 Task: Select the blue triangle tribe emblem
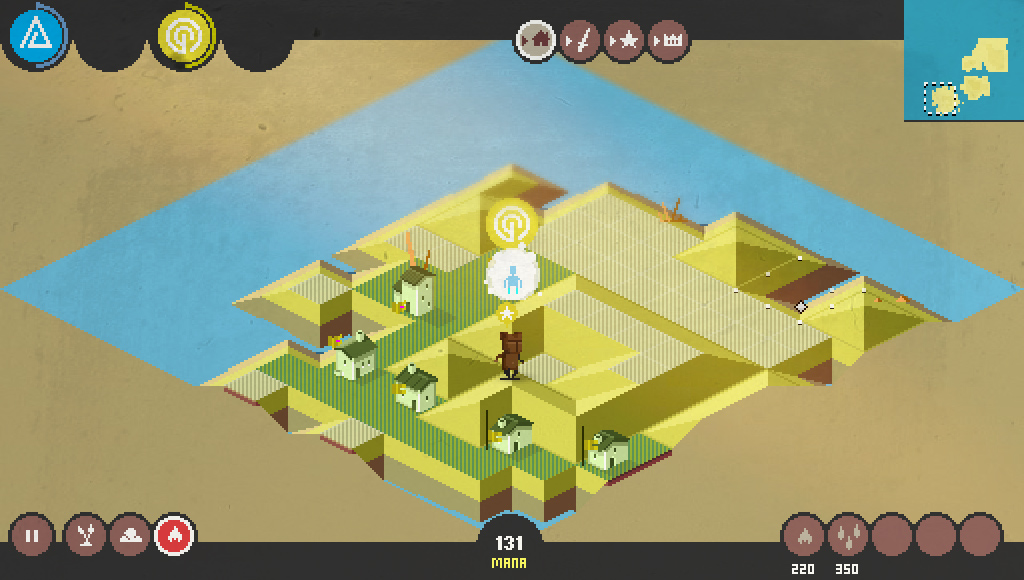coord(36,37)
